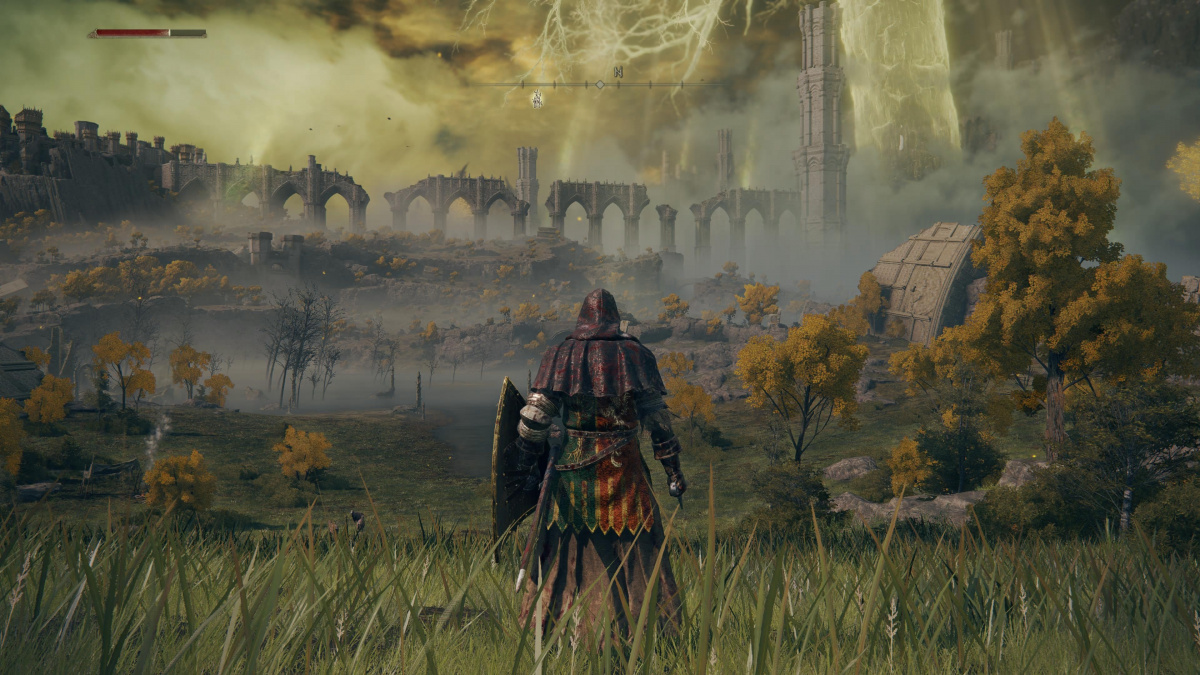Viewport: 1200px width, 675px height.
Task: Click the glowing grace marker under the compass
Action: pyautogui.click(x=537, y=98)
